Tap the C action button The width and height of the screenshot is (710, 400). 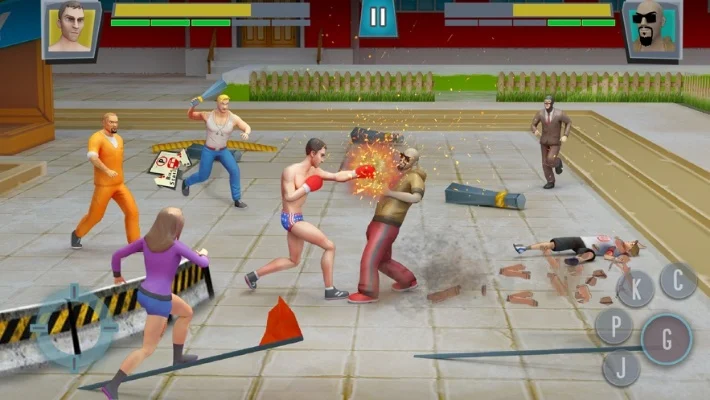pyautogui.click(x=679, y=281)
